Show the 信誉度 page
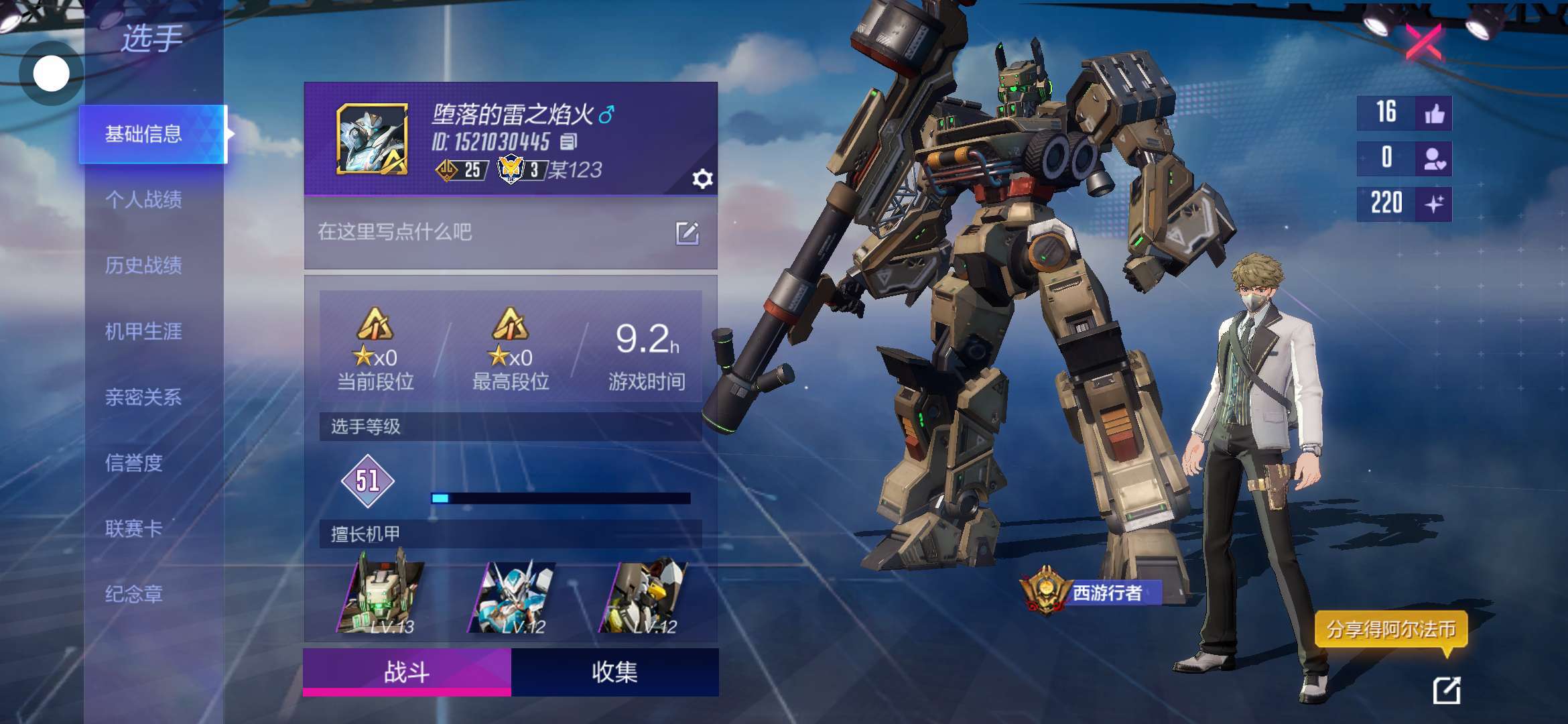1568x724 pixels. (134, 463)
